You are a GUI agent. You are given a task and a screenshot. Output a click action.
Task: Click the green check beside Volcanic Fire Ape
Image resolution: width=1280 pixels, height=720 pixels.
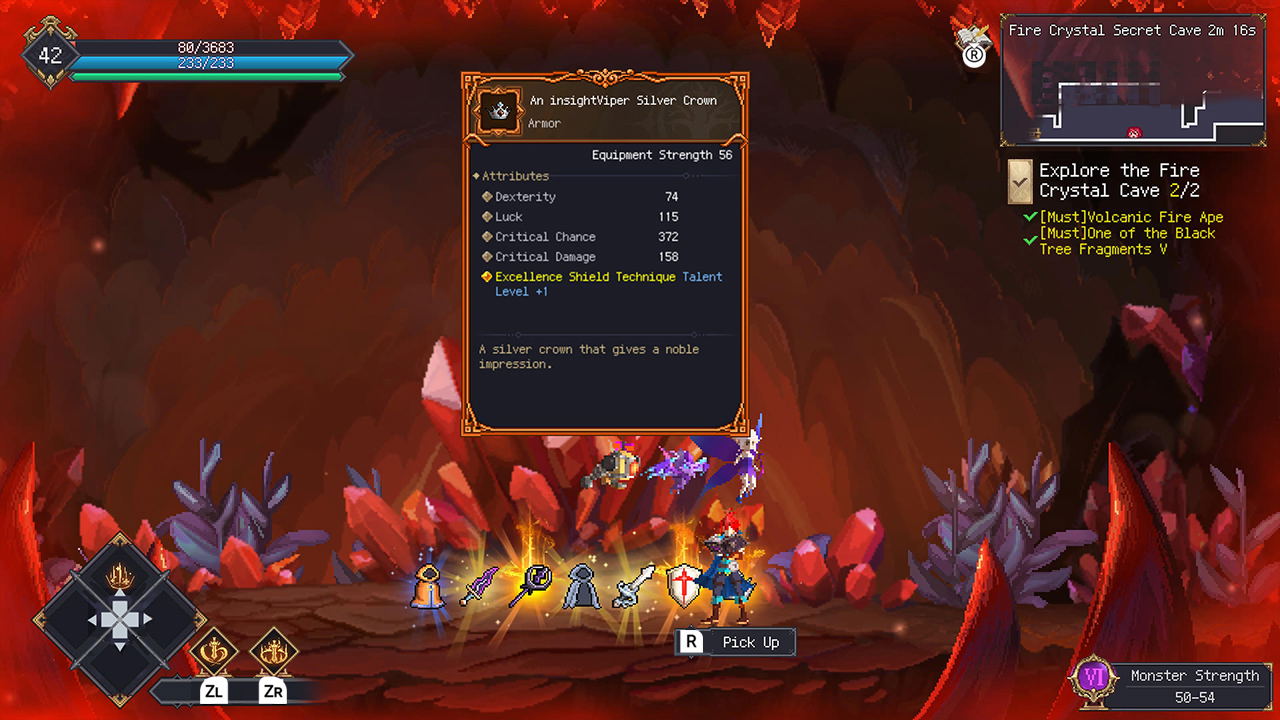1028,216
